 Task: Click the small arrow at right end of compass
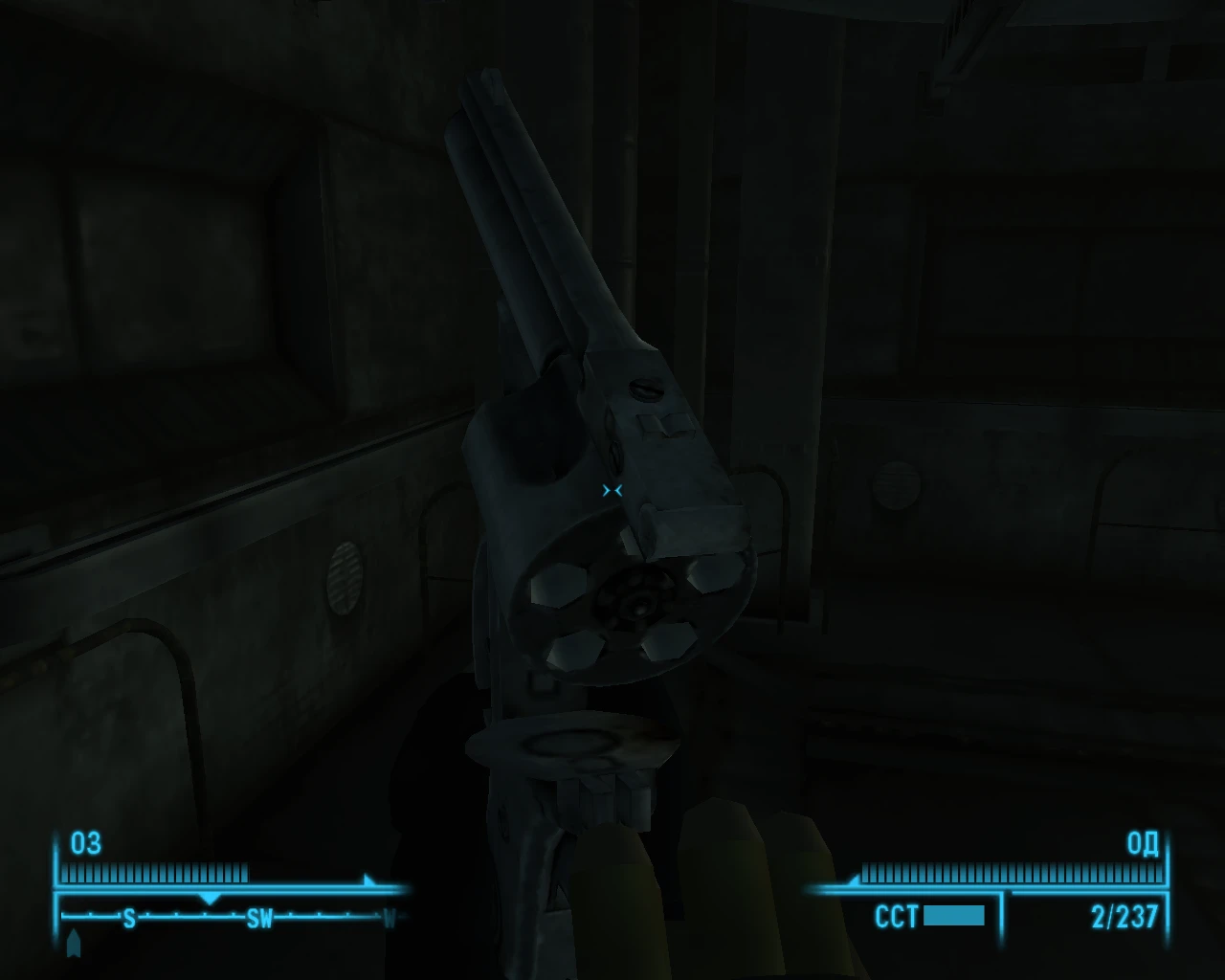[x=369, y=880]
